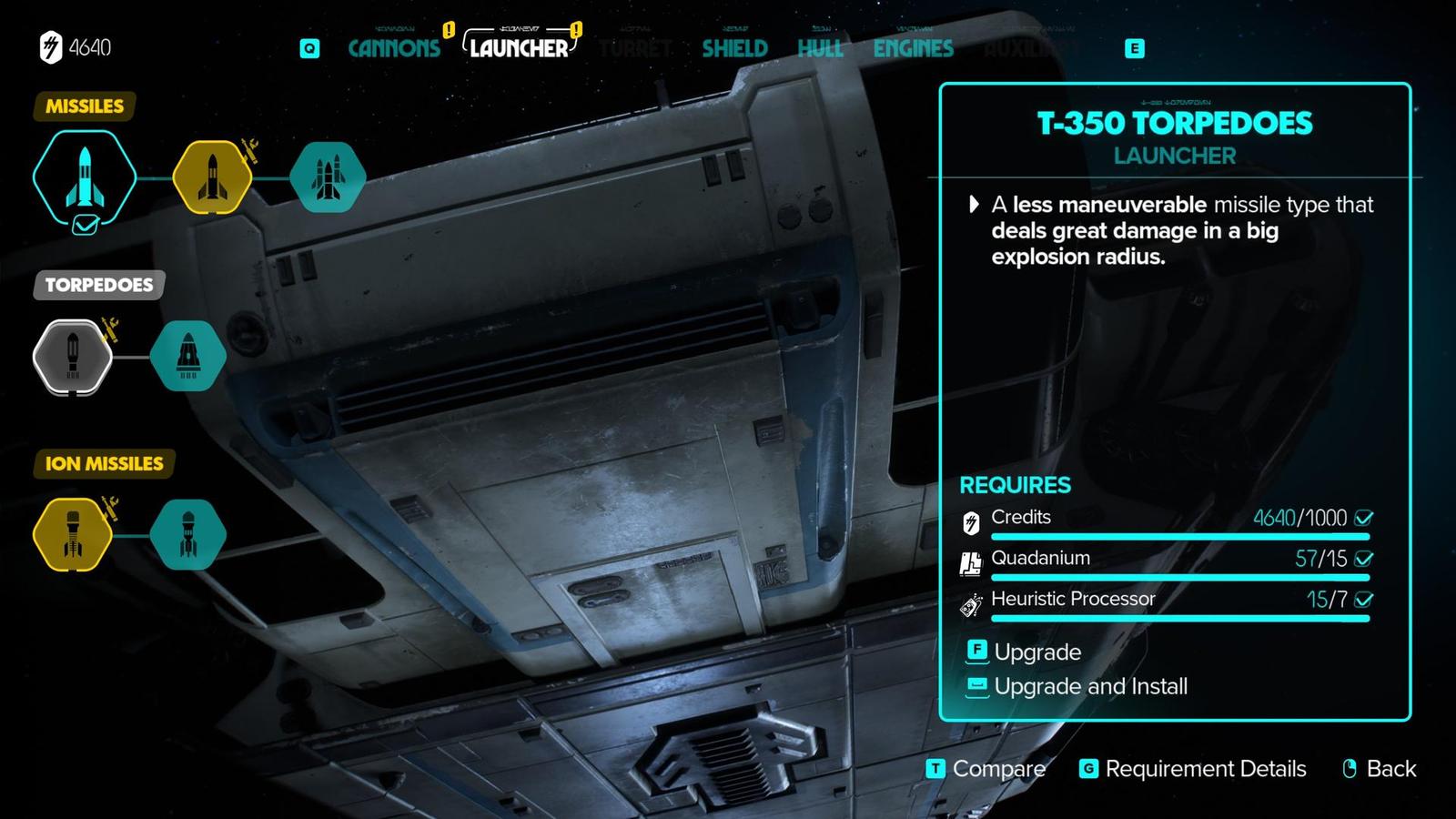Select the Launcher tab

pyautogui.click(x=519, y=48)
